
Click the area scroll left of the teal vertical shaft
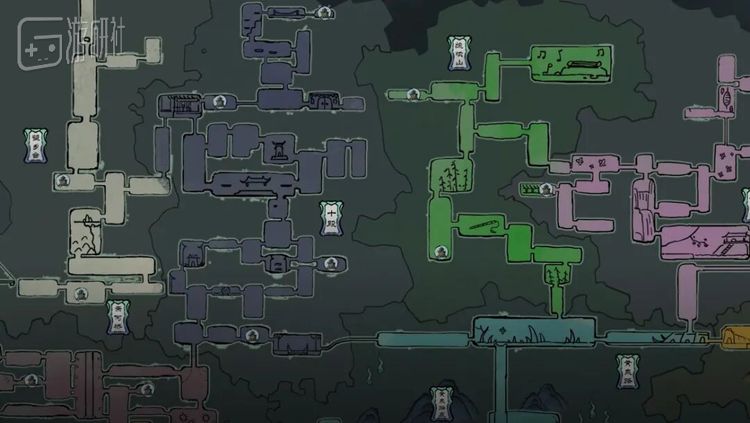click(x=438, y=402)
